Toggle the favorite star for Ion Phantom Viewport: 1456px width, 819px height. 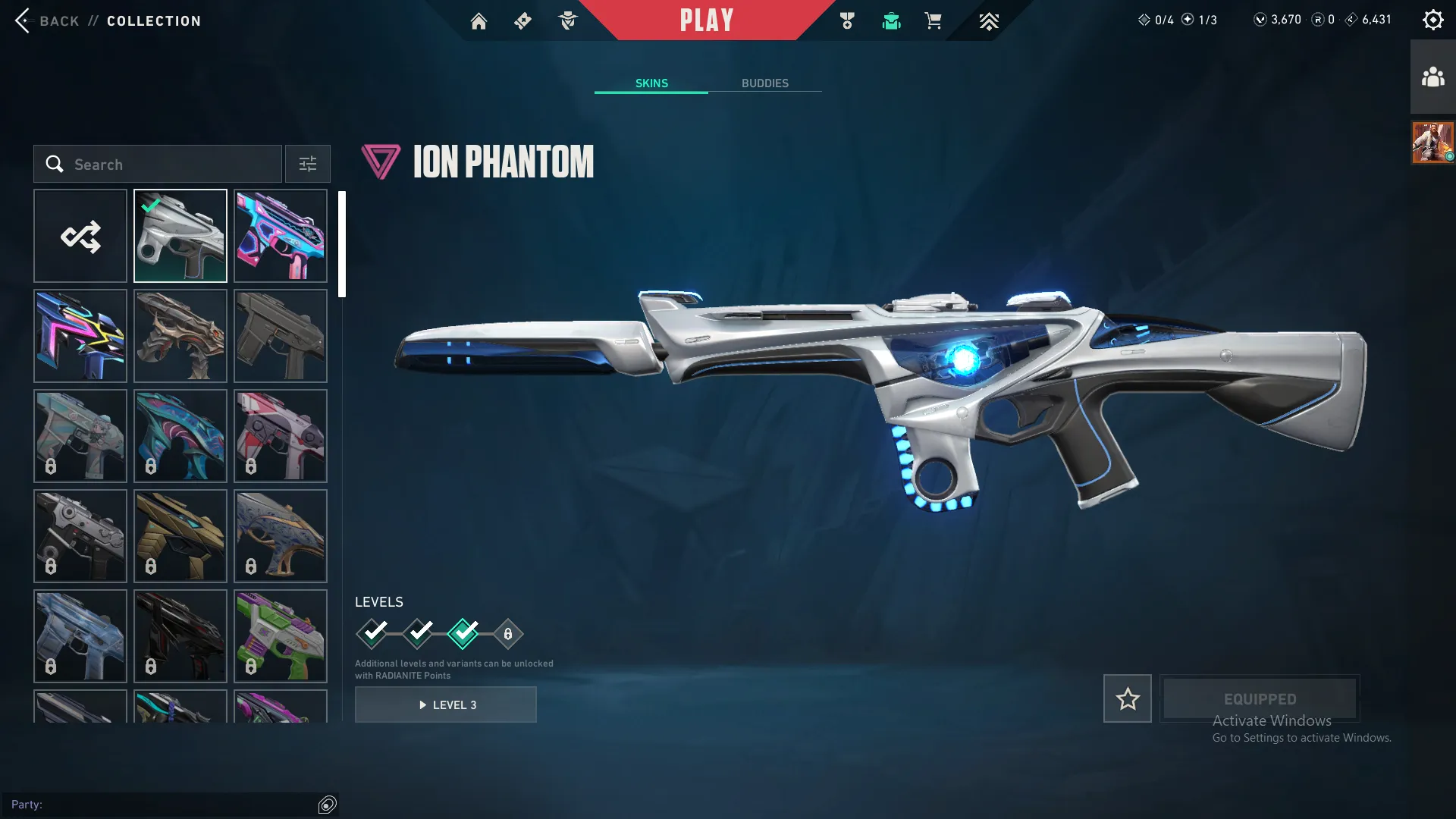1127,698
